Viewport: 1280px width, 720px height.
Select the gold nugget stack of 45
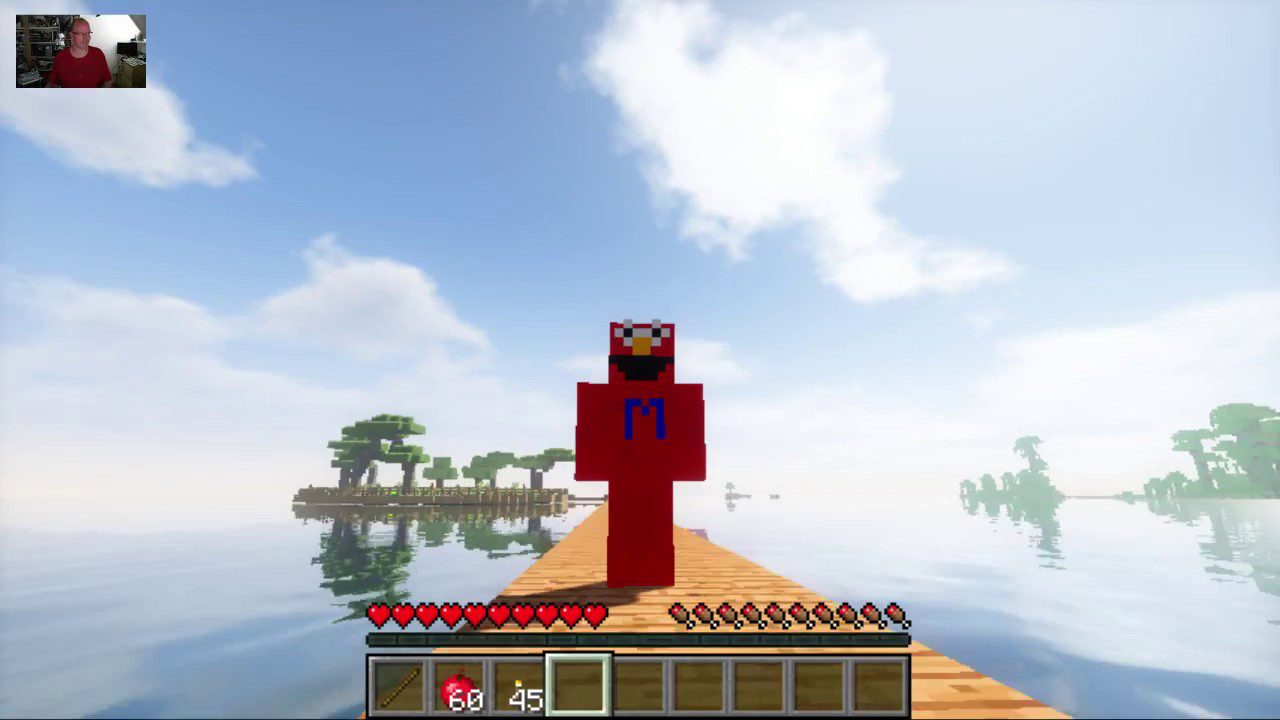click(519, 684)
